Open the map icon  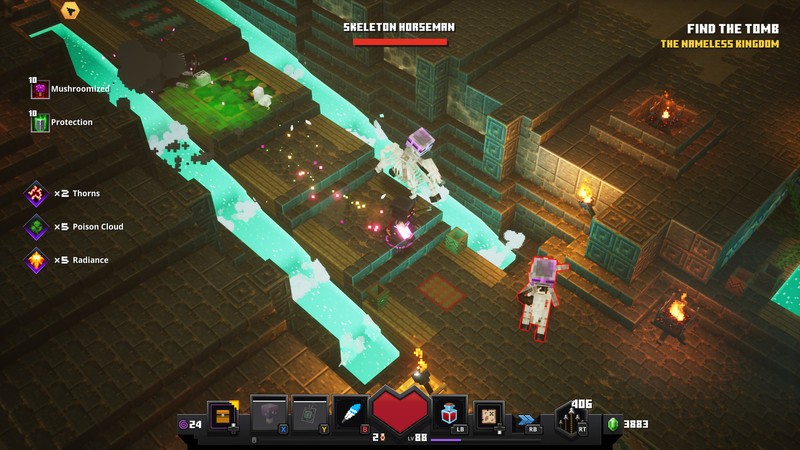pos(488,414)
